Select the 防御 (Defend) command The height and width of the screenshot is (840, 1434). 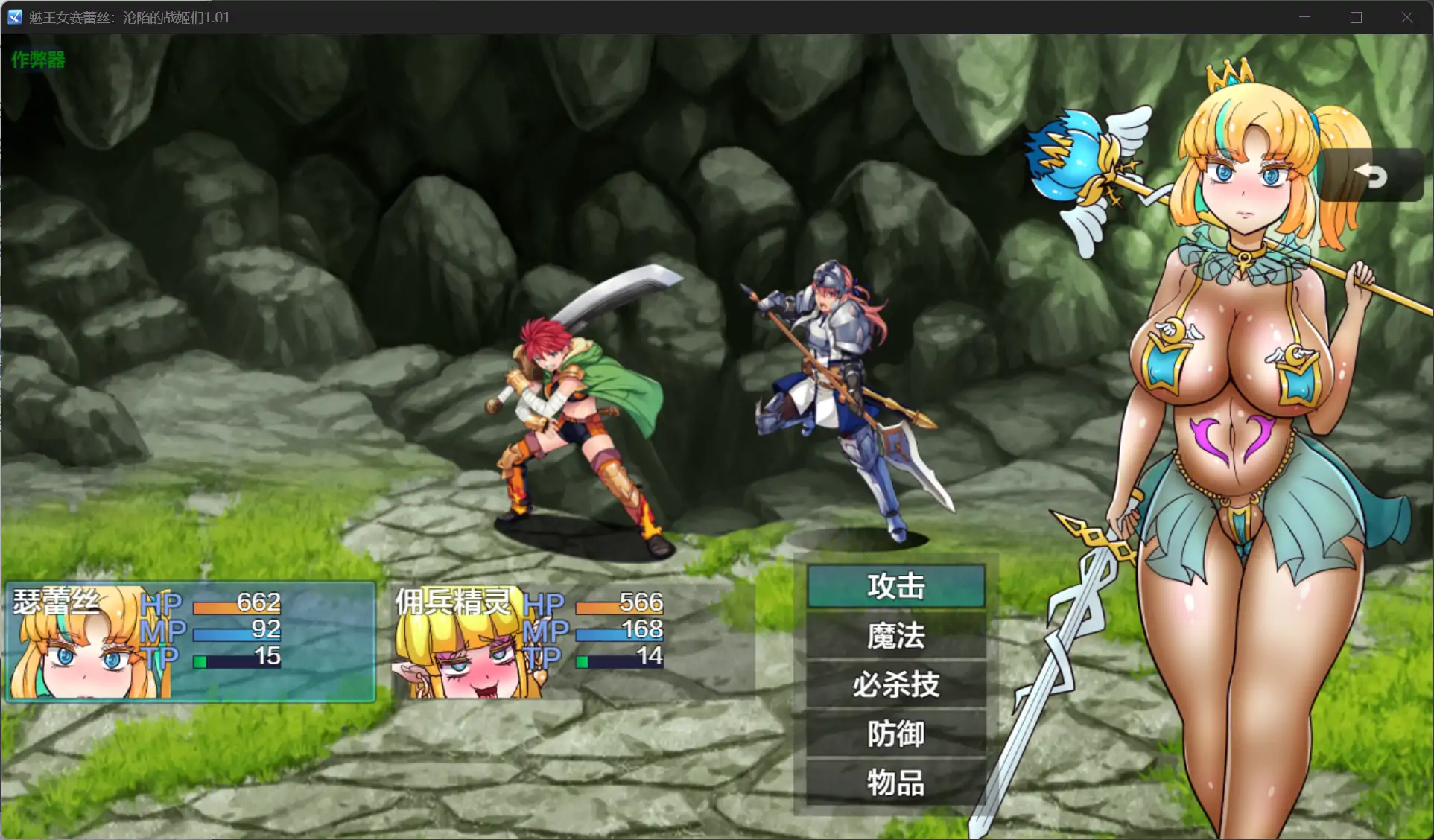[x=895, y=734]
